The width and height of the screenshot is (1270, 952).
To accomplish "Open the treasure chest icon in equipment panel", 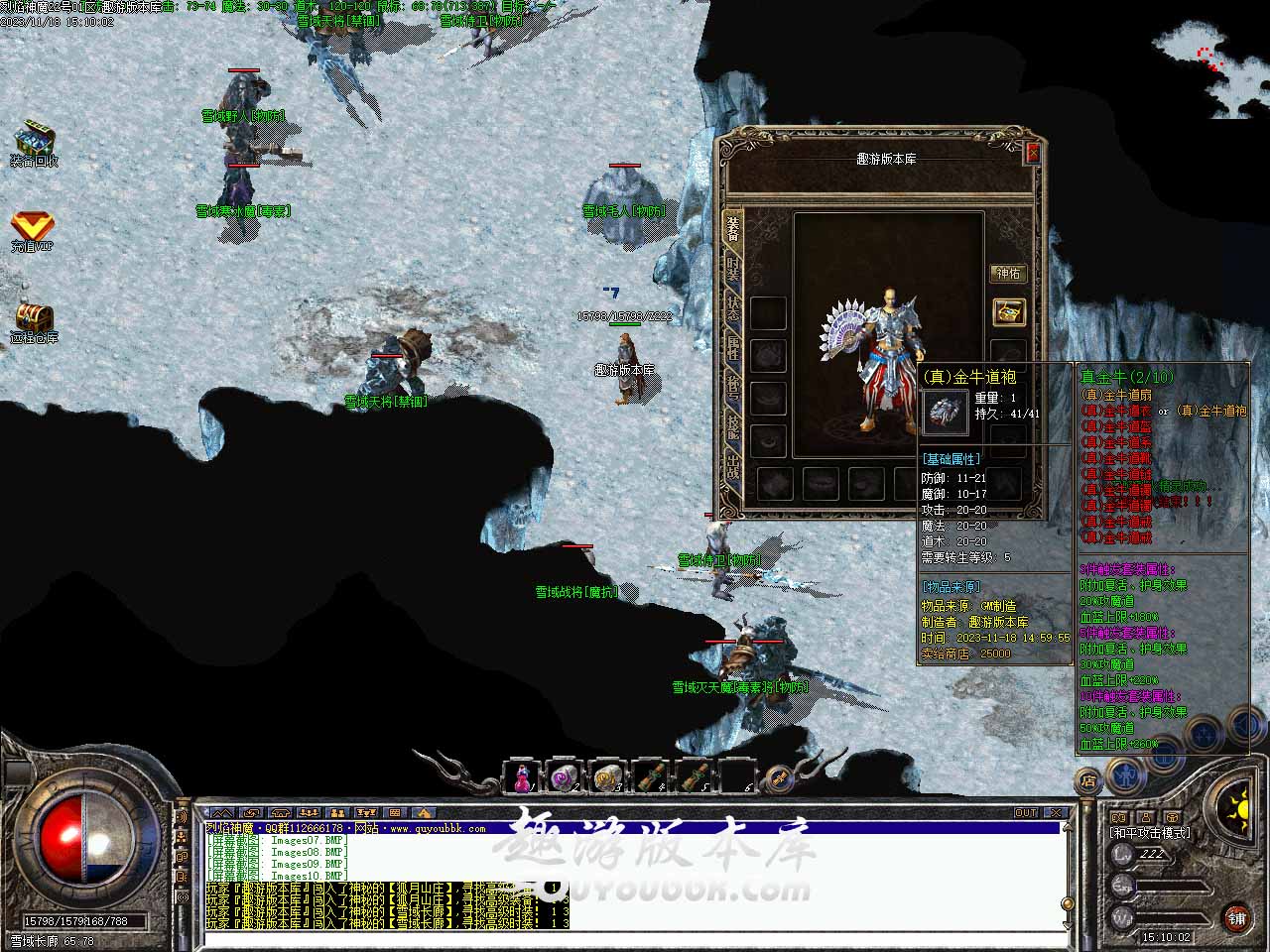I will click(x=1008, y=312).
